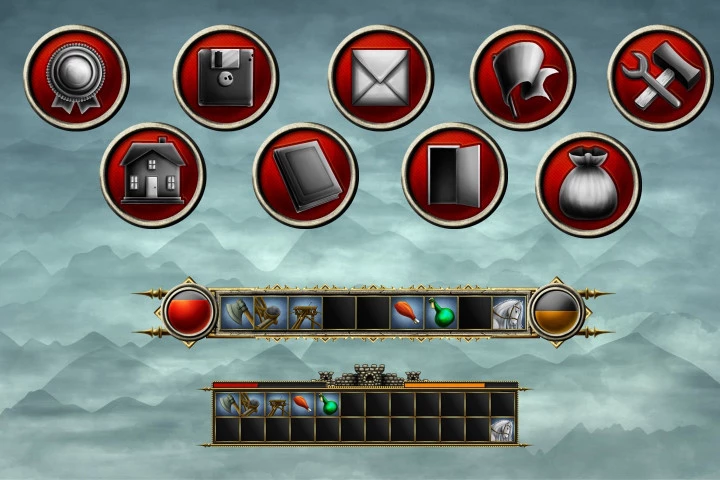Select the axe slot in the large ornate hotbar
The height and width of the screenshot is (480, 720).
tap(236, 313)
